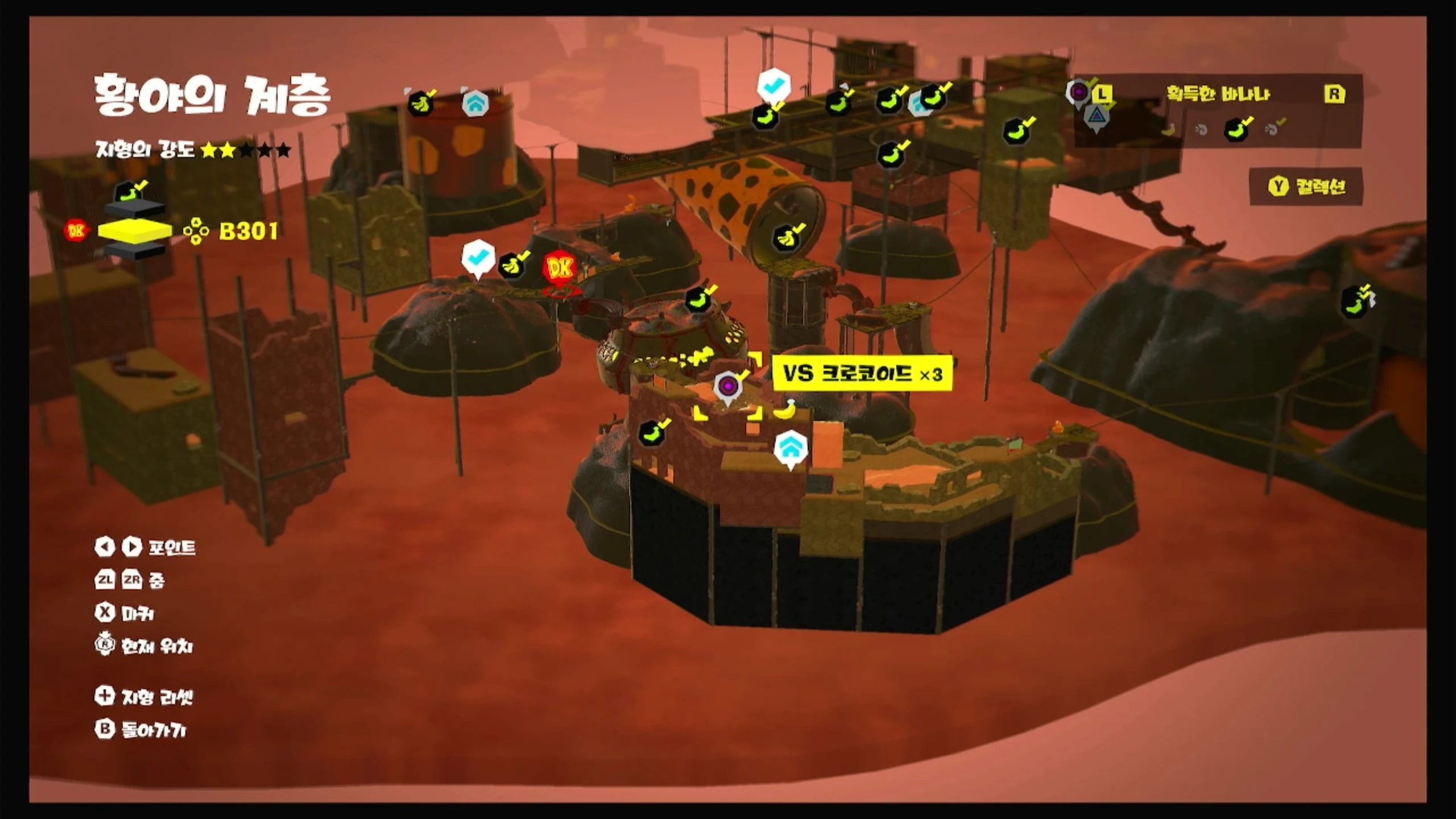
Task: Select the purple challenge marker inside the yellow cursor brackets
Action: click(x=727, y=387)
